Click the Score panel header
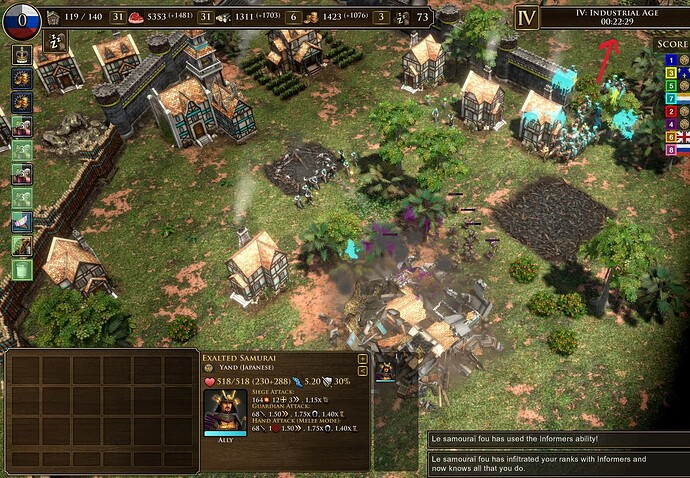 pos(670,44)
